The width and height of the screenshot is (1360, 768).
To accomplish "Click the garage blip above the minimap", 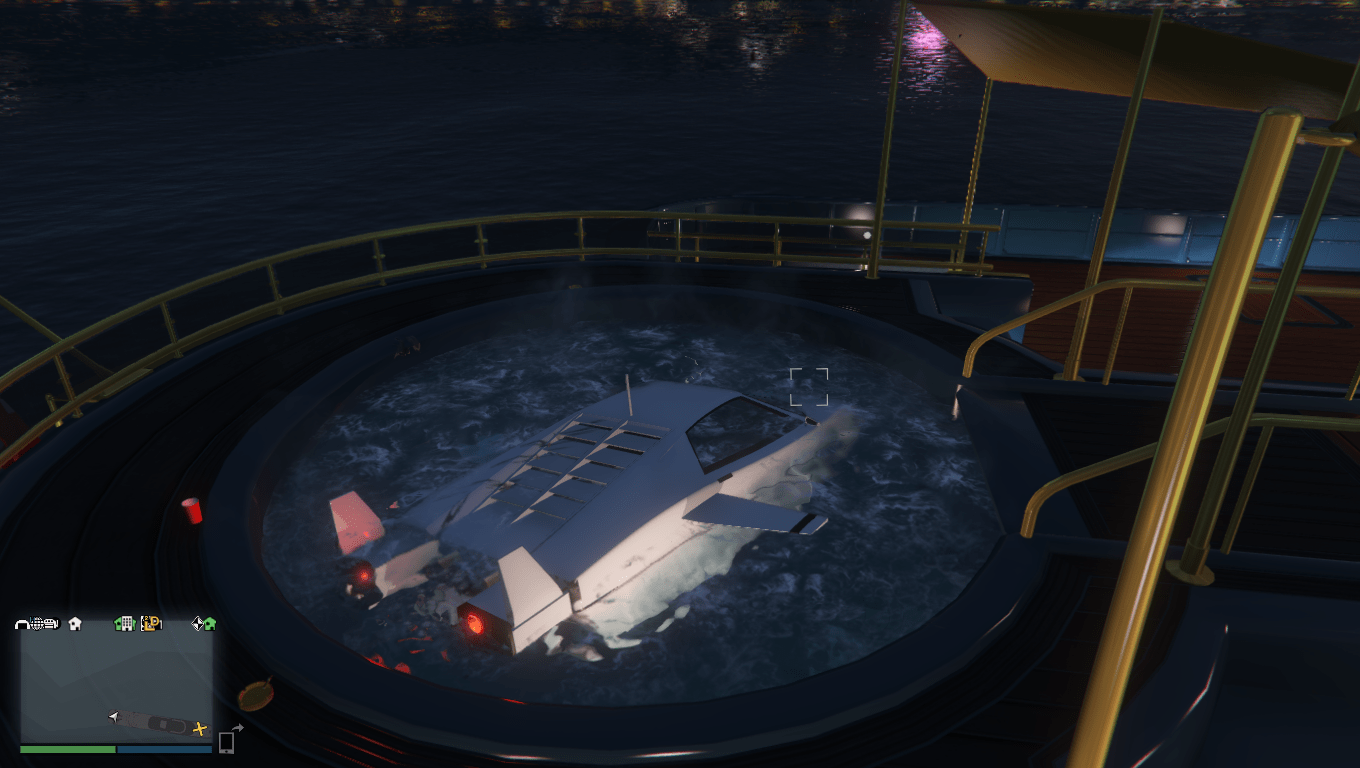I will pyautogui.click(x=21, y=624).
